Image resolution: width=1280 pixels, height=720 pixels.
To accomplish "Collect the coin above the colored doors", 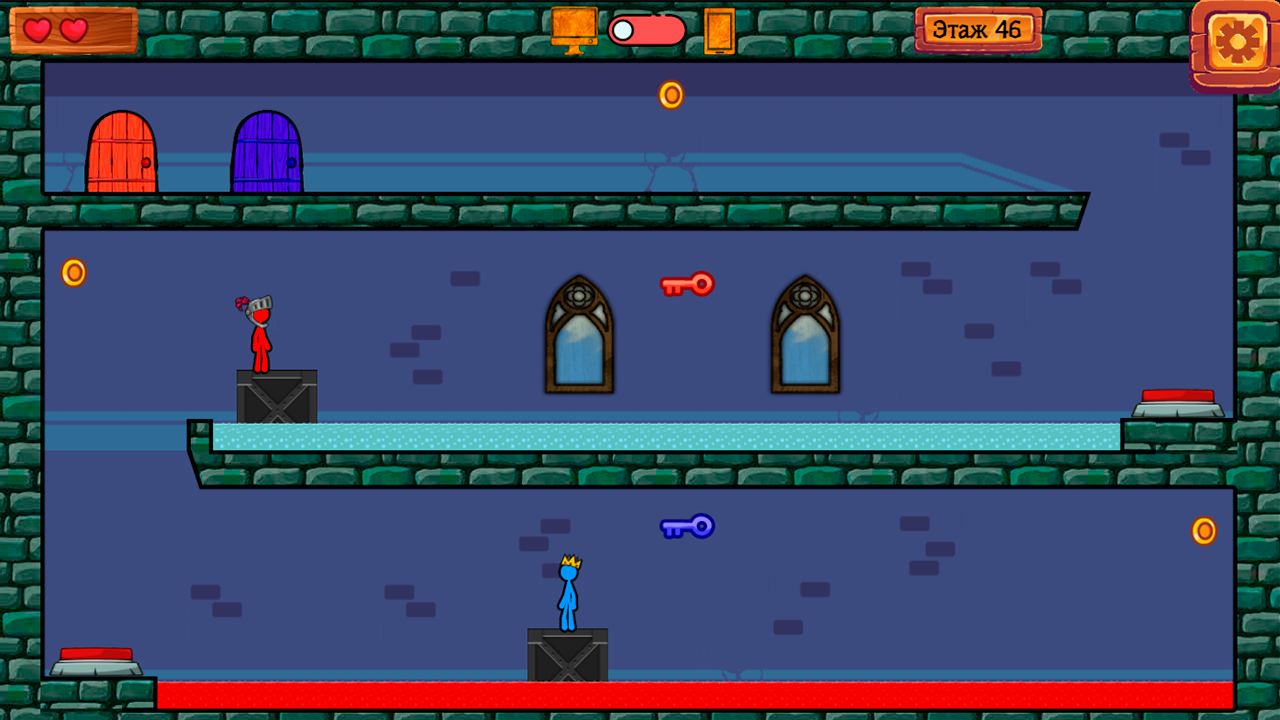I will [x=670, y=95].
